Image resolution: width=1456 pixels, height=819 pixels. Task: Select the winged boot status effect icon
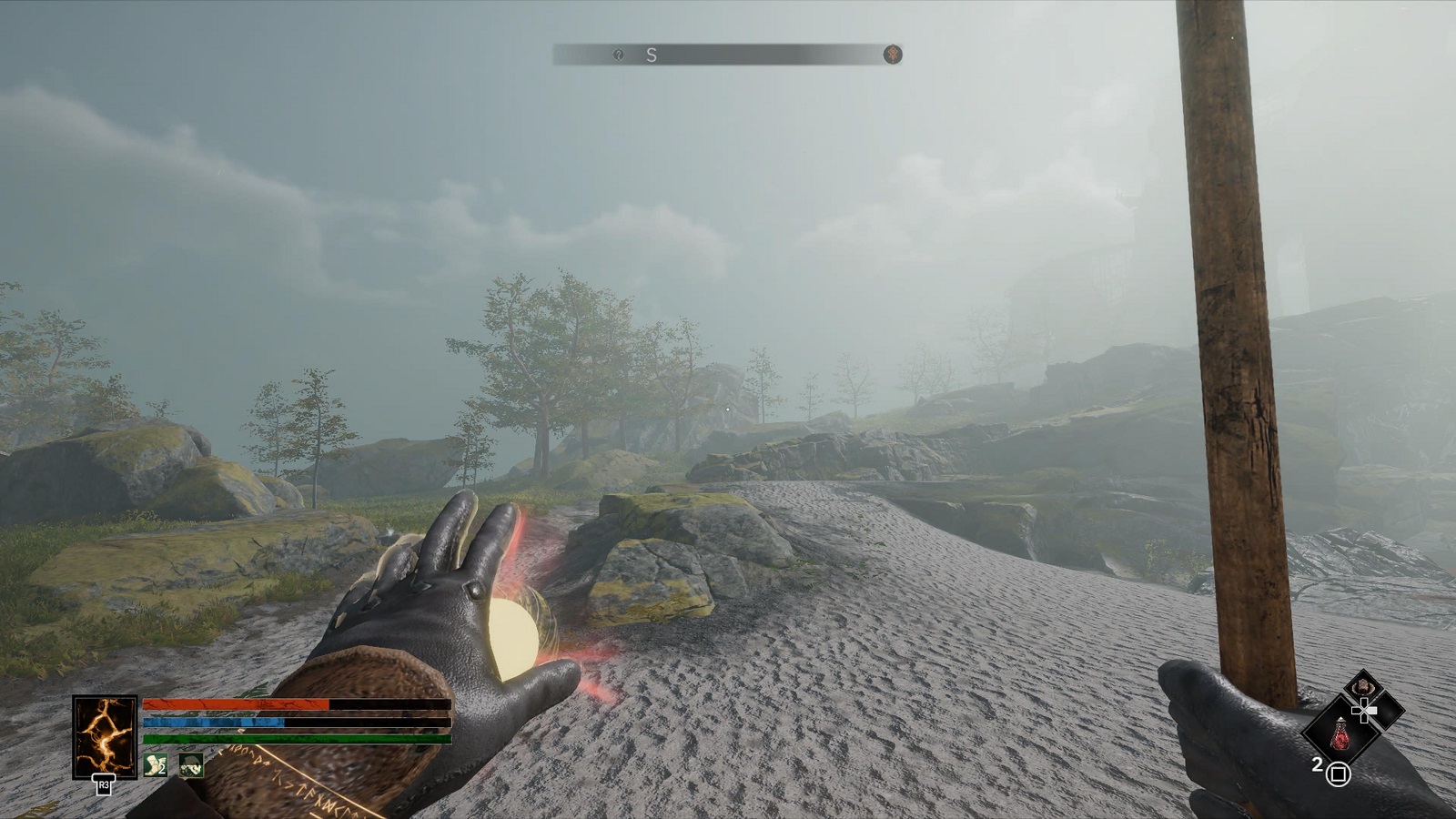156,765
